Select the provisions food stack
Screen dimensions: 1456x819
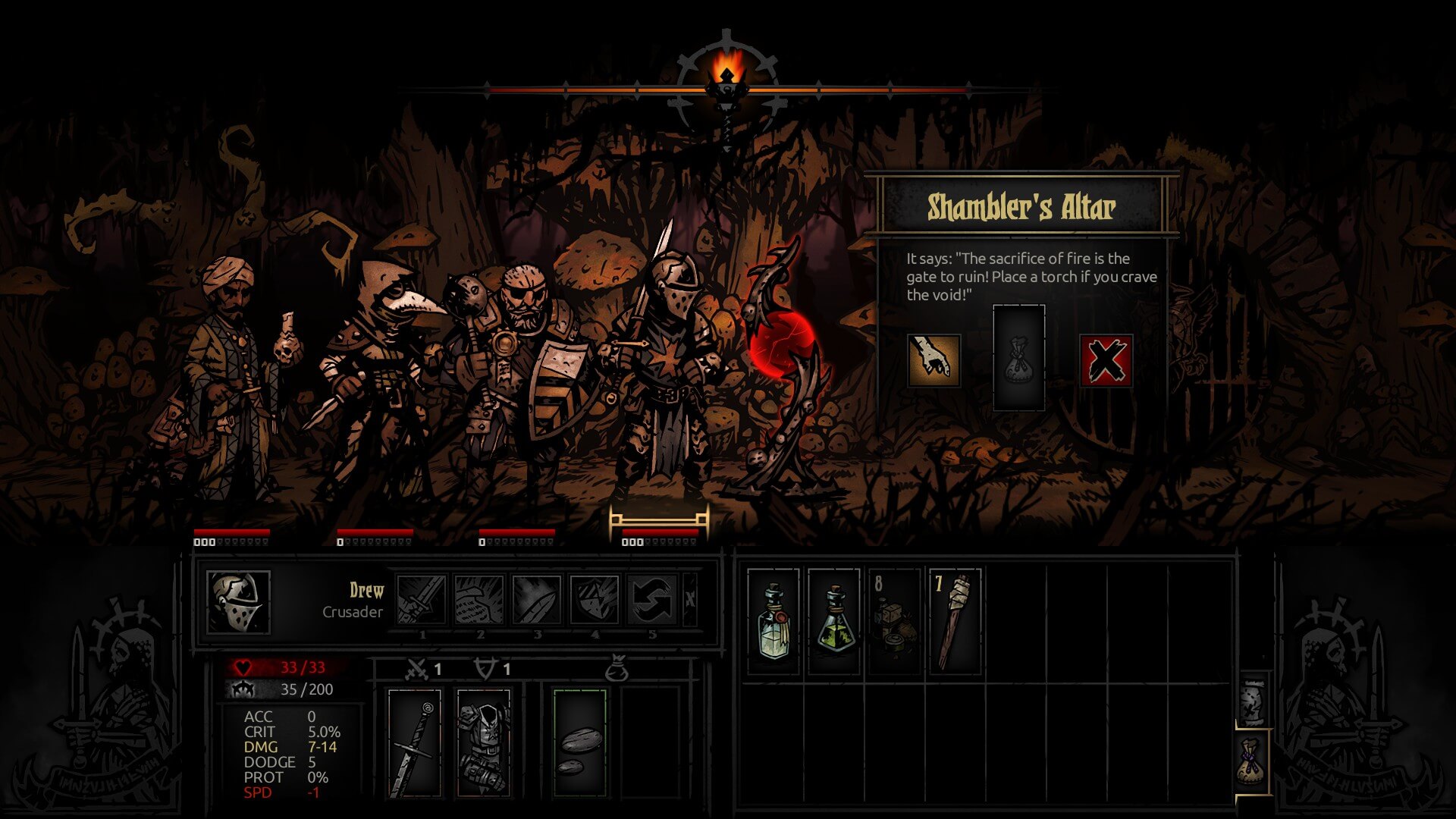coord(894,621)
